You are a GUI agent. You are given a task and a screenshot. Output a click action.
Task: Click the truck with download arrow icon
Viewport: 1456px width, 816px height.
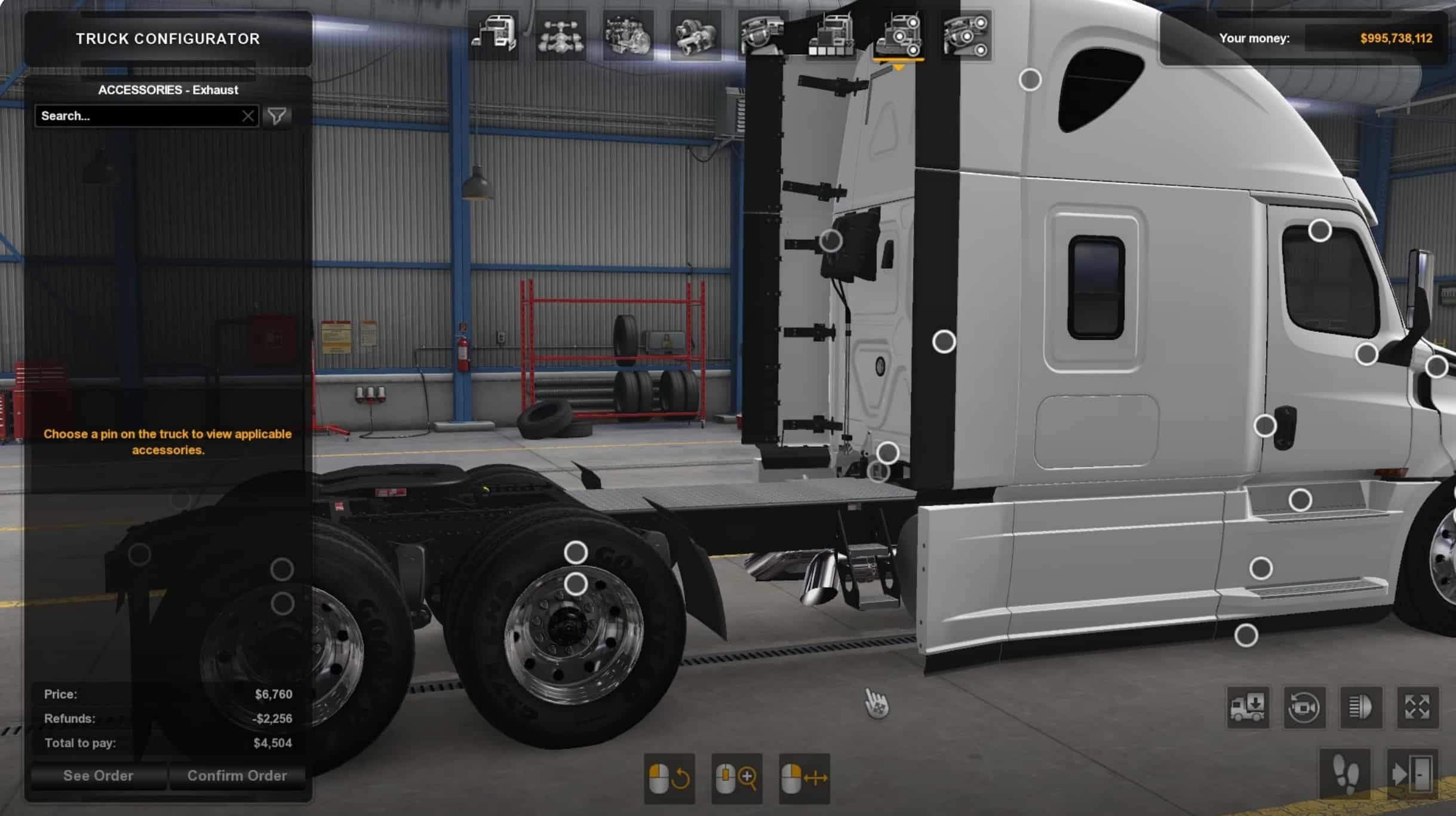[1248, 707]
